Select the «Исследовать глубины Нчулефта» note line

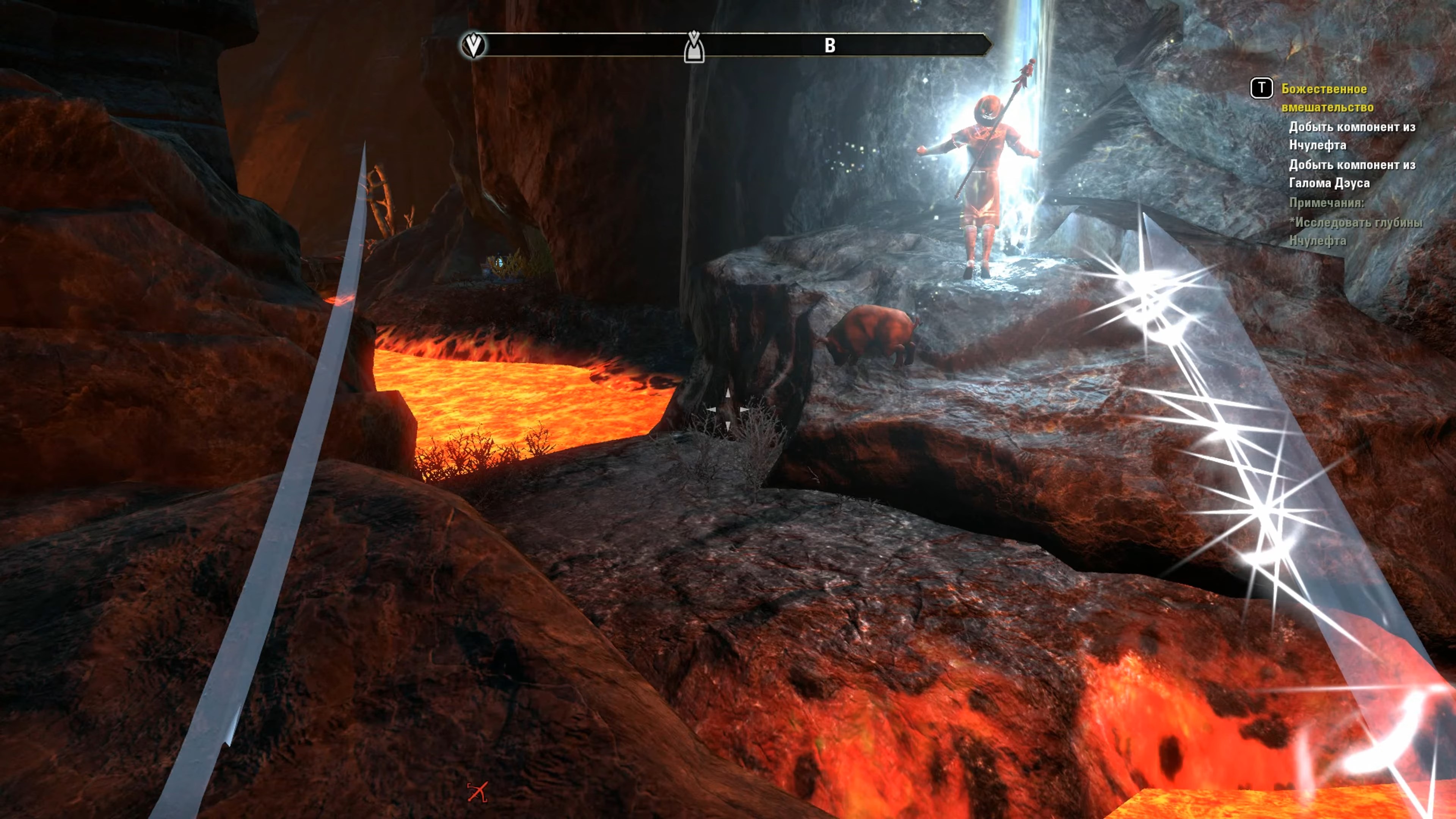point(1356,231)
